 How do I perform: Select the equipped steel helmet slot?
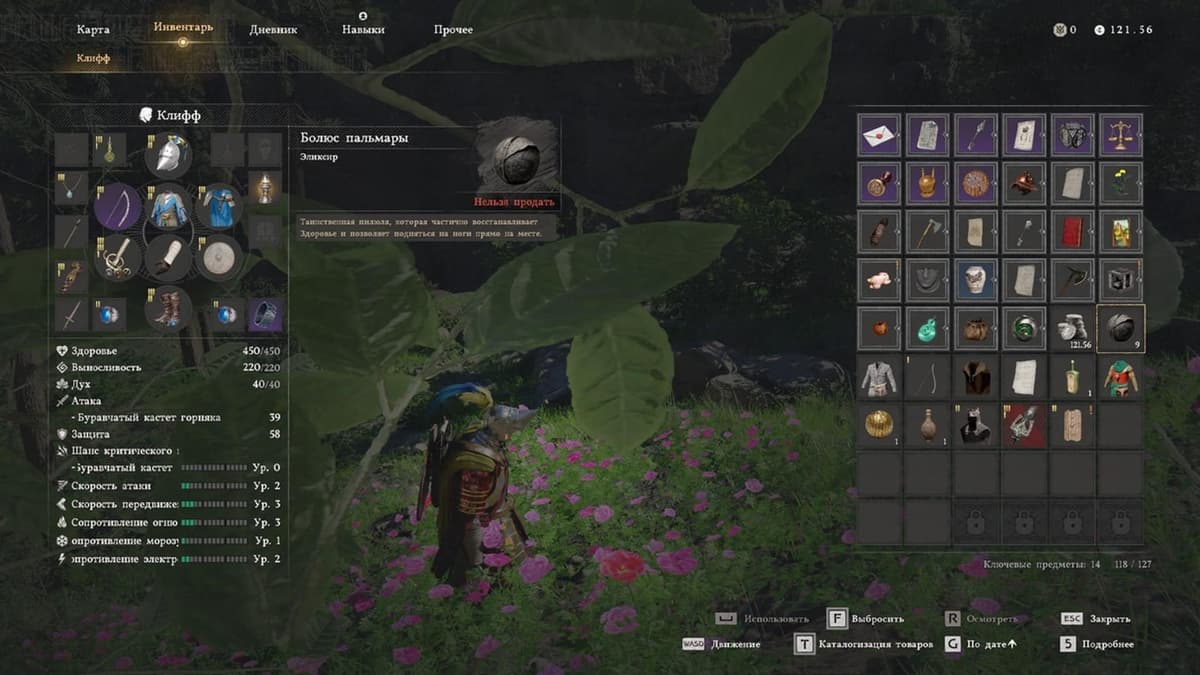point(168,155)
